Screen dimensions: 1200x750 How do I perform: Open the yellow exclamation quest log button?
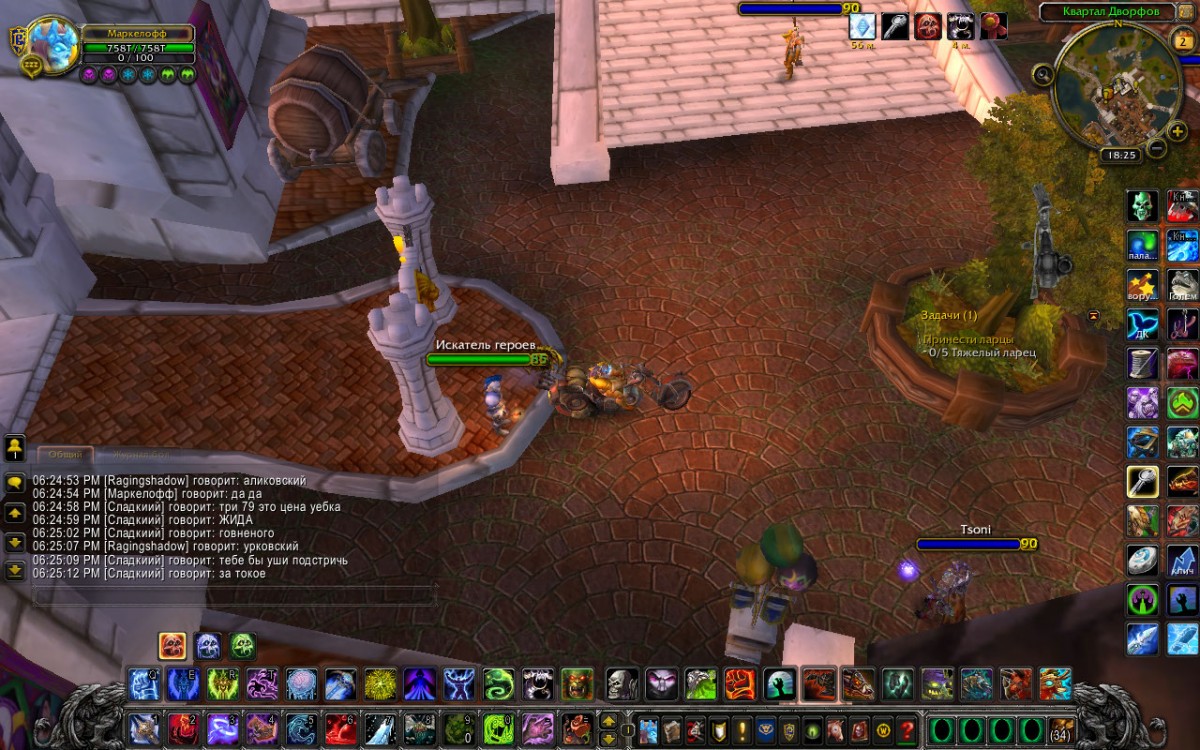(741, 728)
